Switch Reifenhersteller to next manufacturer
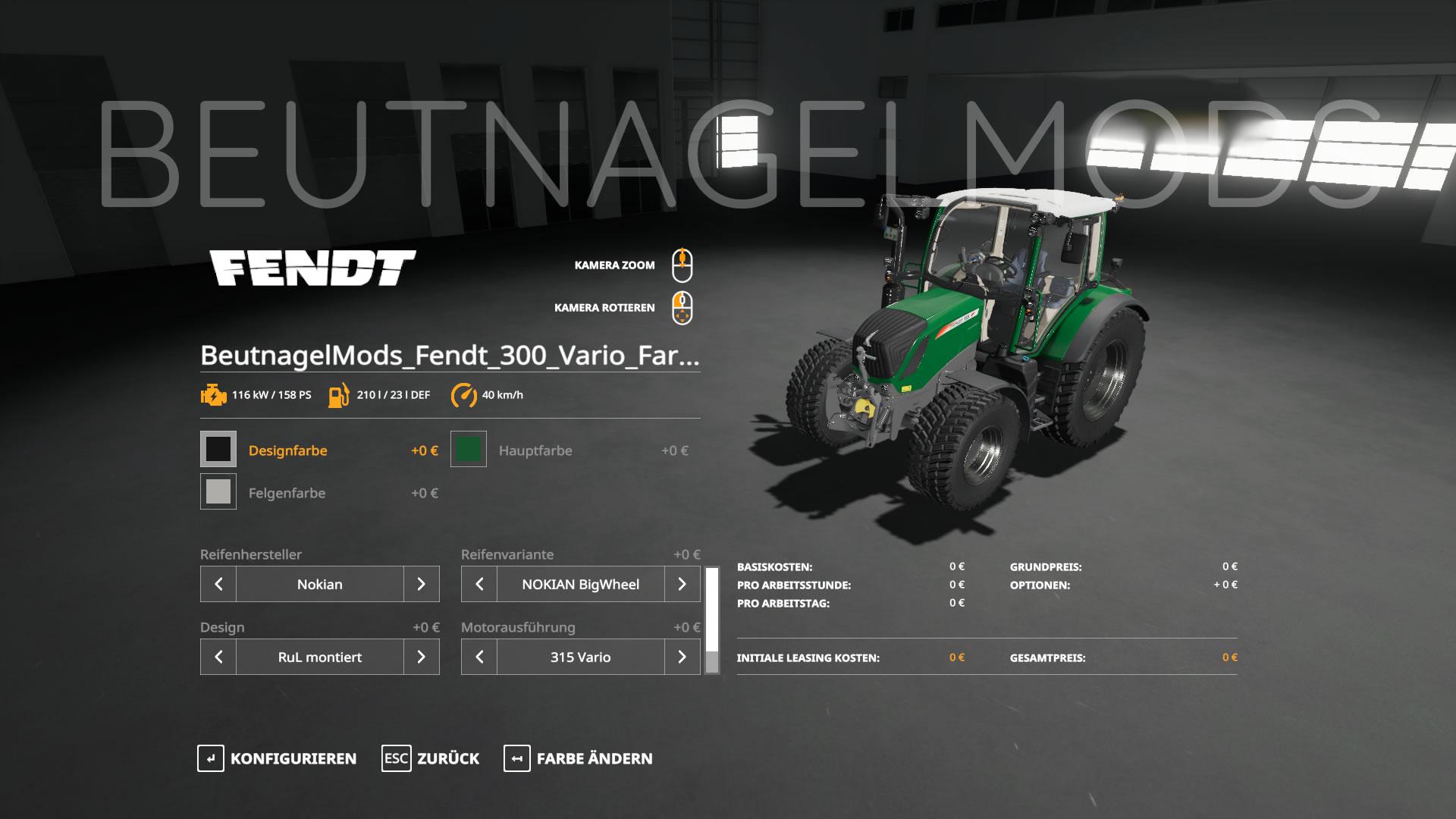Image resolution: width=1456 pixels, height=819 pixels. pyautogui.click(x=421, y=584)
